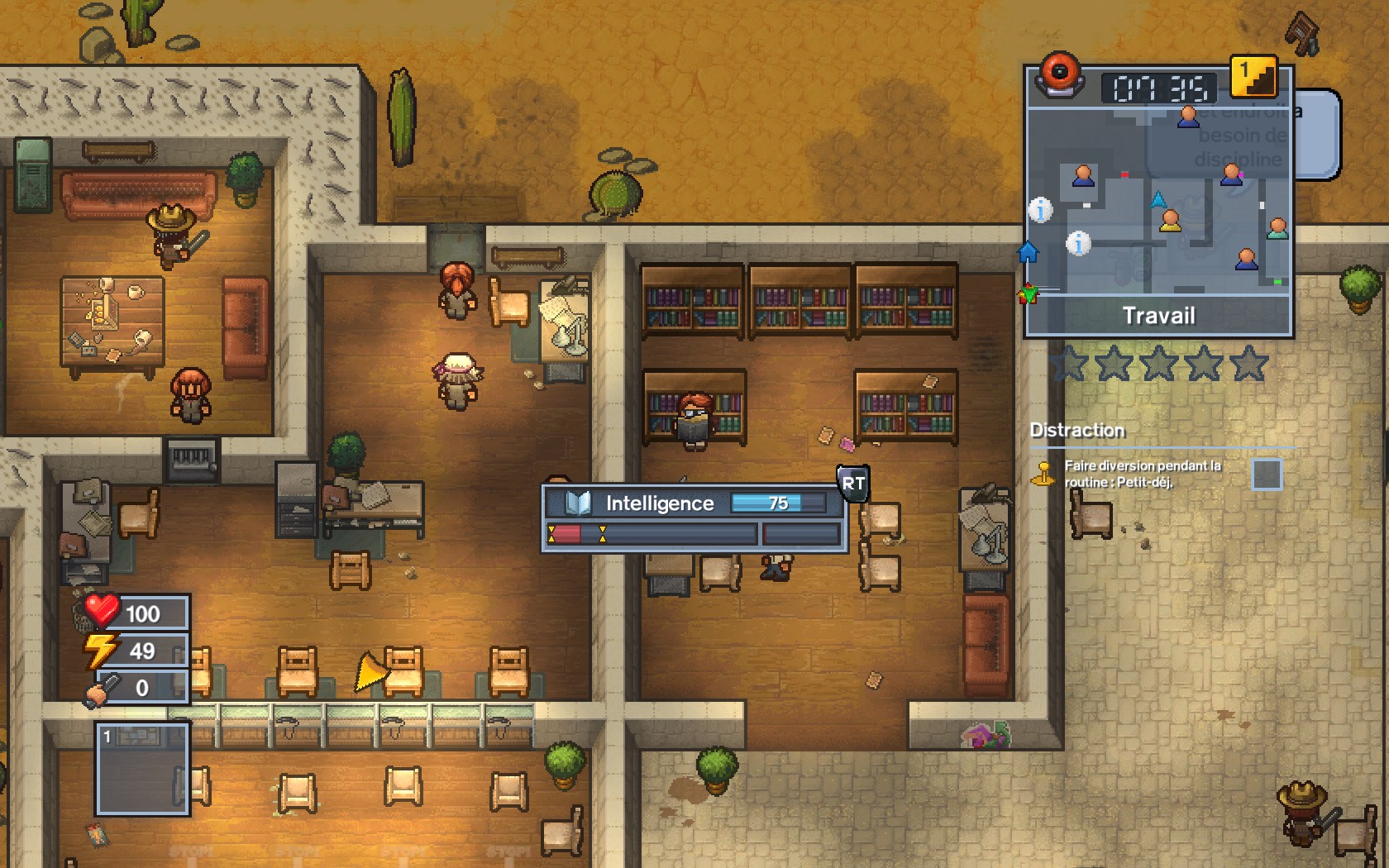Viewport: 1389px width, 868px height.
Task: Select the Travail routine label
Action: click(x=1158, y=316)
